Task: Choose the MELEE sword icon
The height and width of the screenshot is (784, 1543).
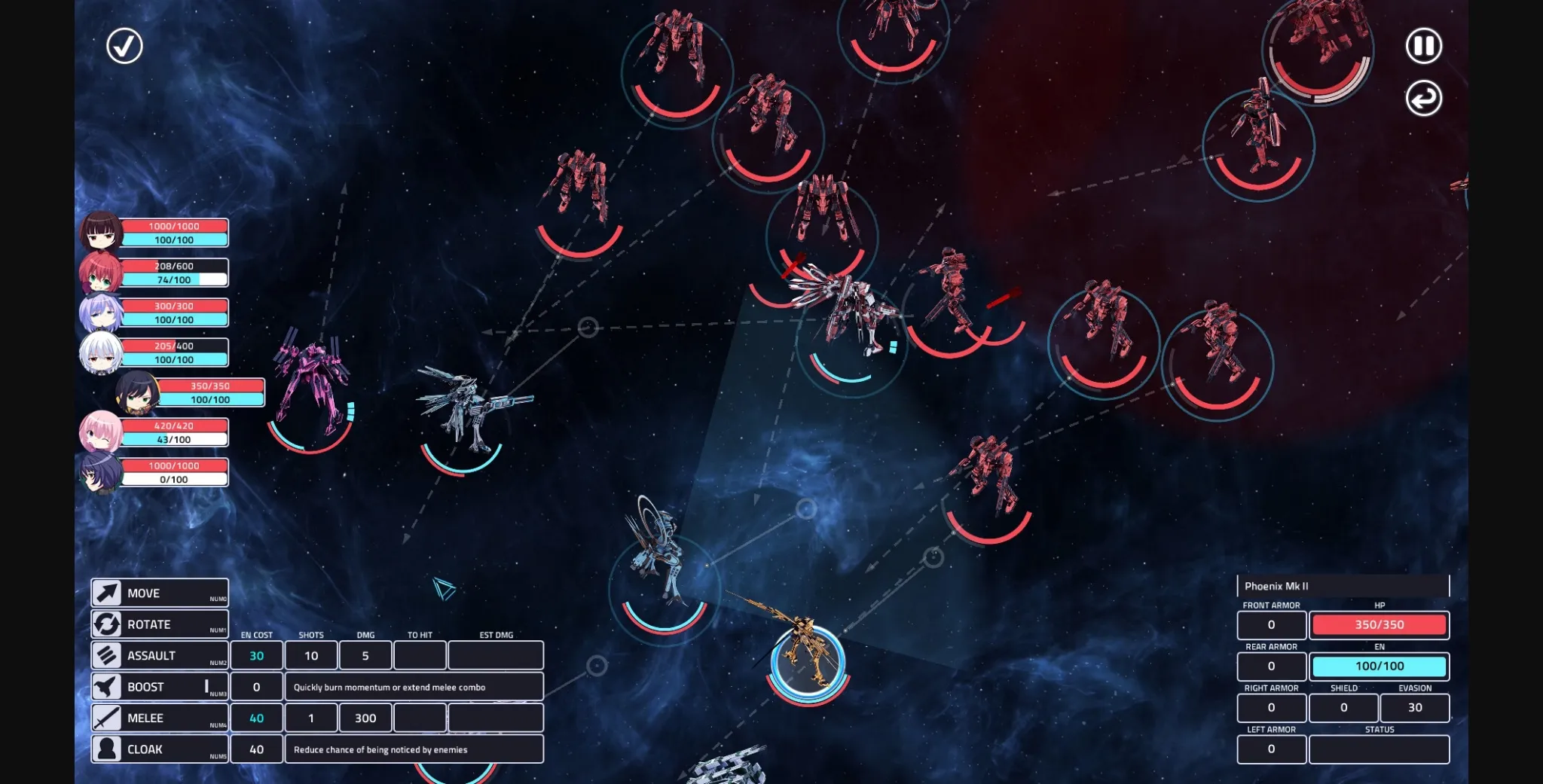Action: pyautogui.click(x=107, y=717)
